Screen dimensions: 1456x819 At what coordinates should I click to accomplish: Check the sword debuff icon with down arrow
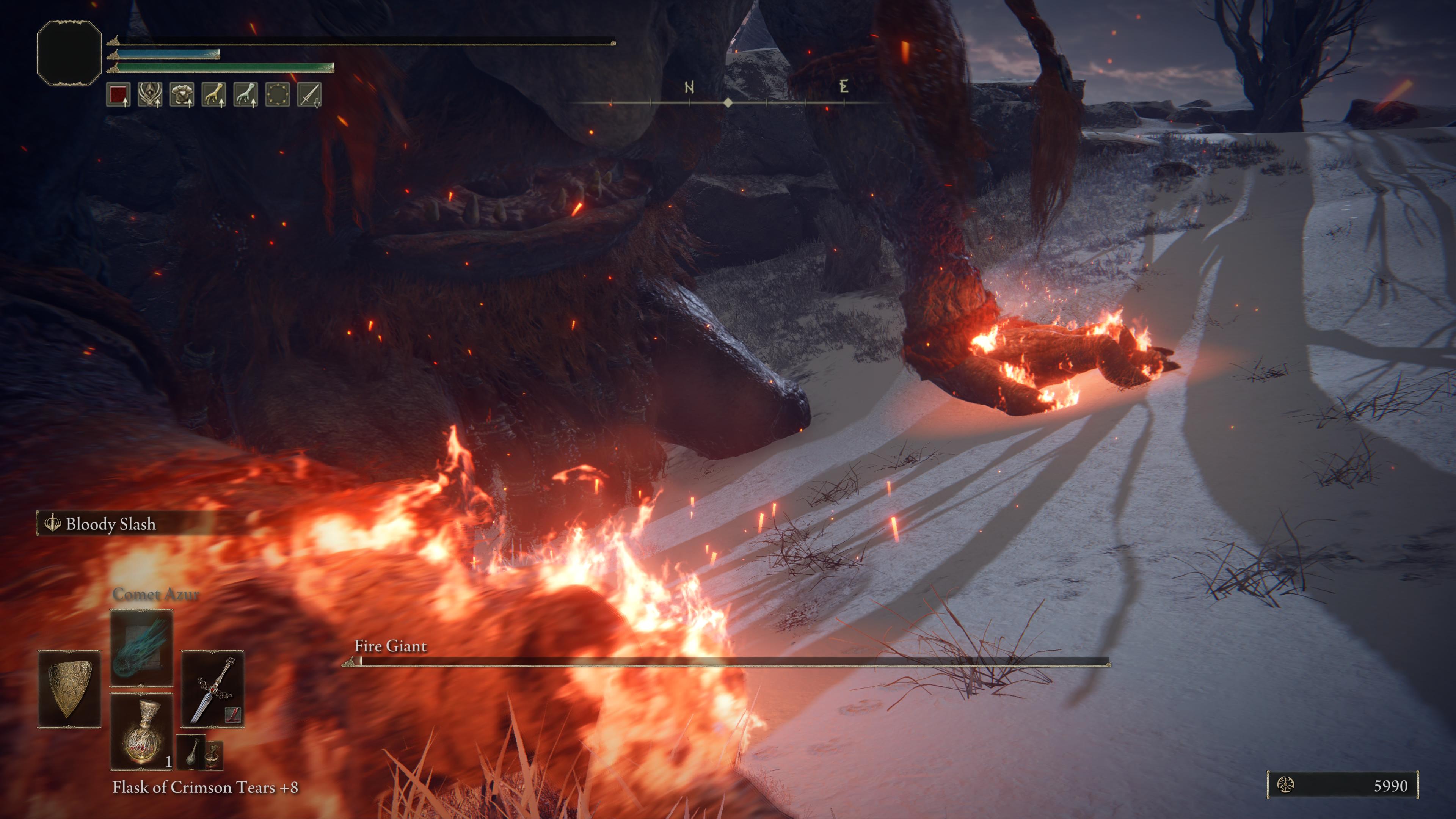[x=309, y=94]
